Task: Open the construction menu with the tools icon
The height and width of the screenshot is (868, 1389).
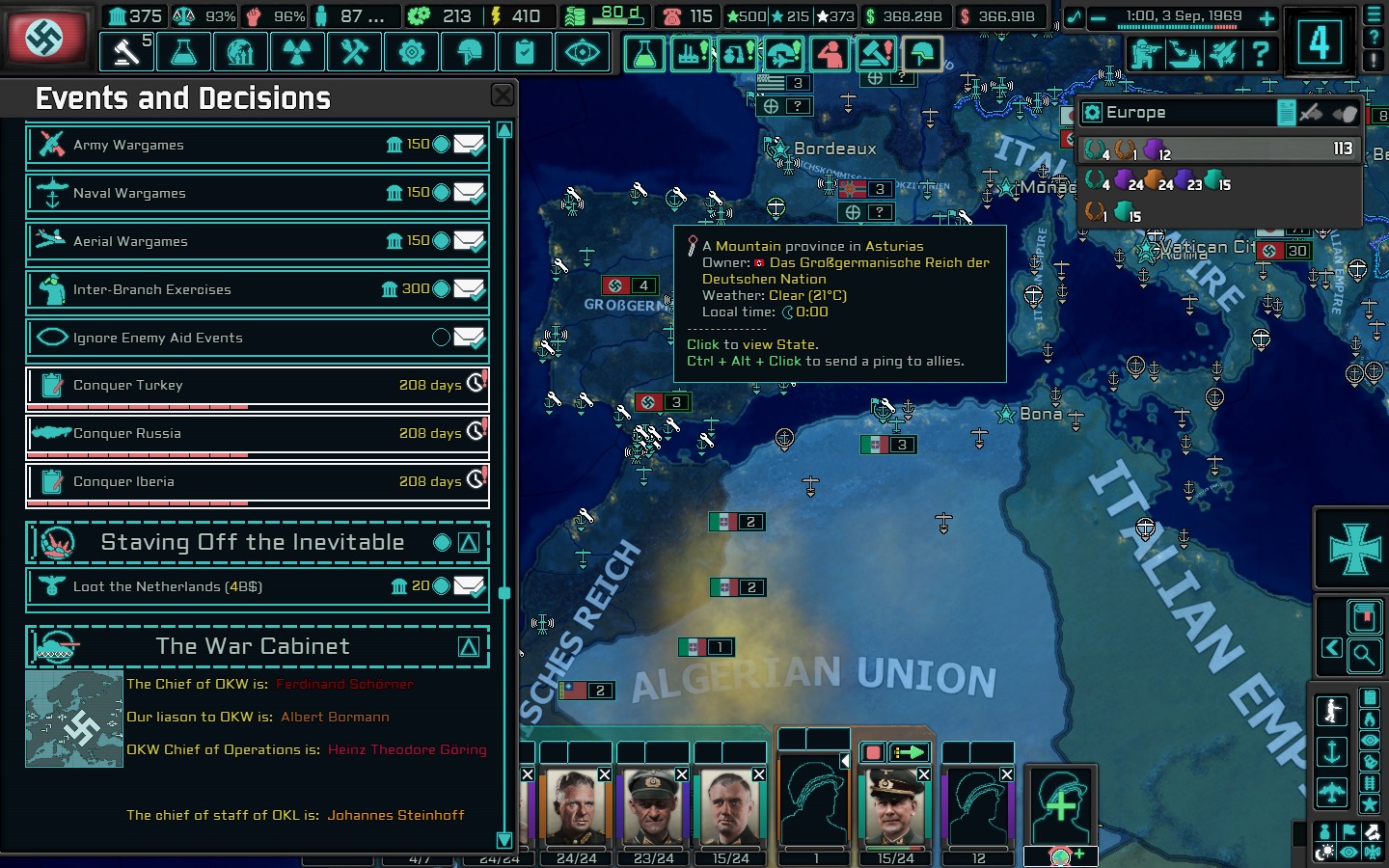Action: 354,52
